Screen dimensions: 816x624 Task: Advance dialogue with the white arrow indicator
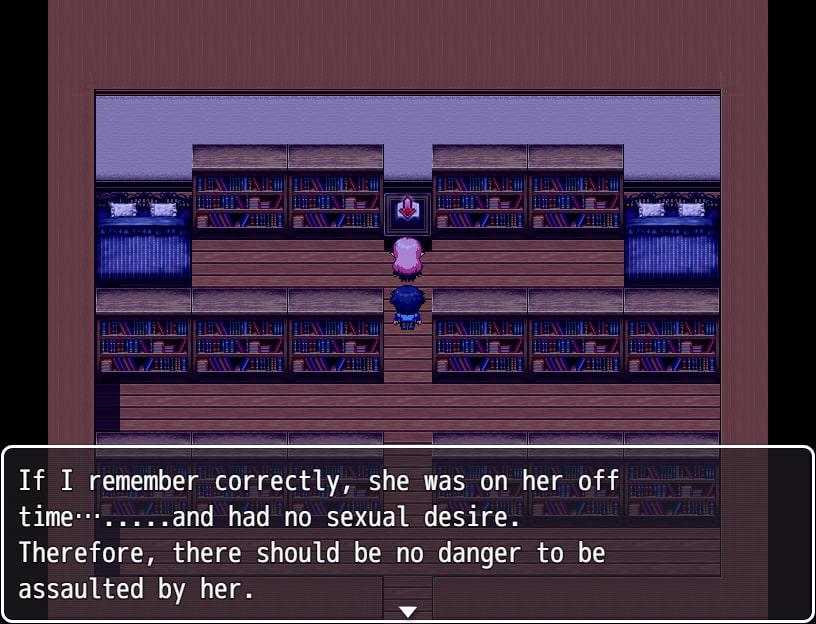(408, 611)
